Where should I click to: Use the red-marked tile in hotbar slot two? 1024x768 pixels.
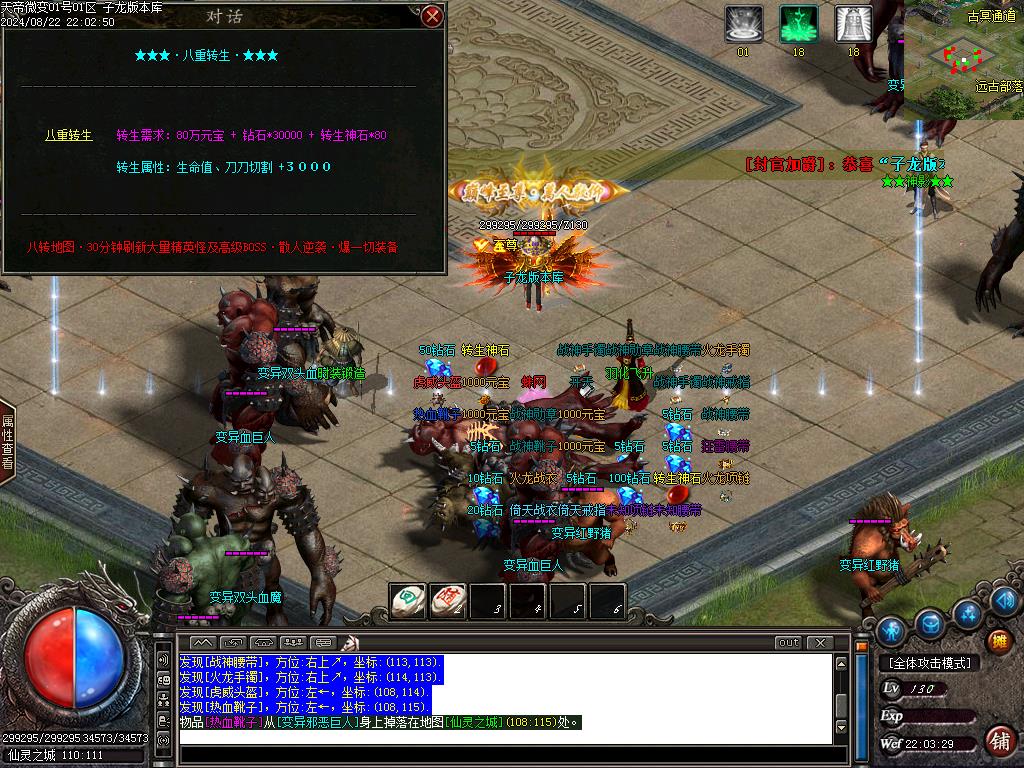click(x=448, y=600)
